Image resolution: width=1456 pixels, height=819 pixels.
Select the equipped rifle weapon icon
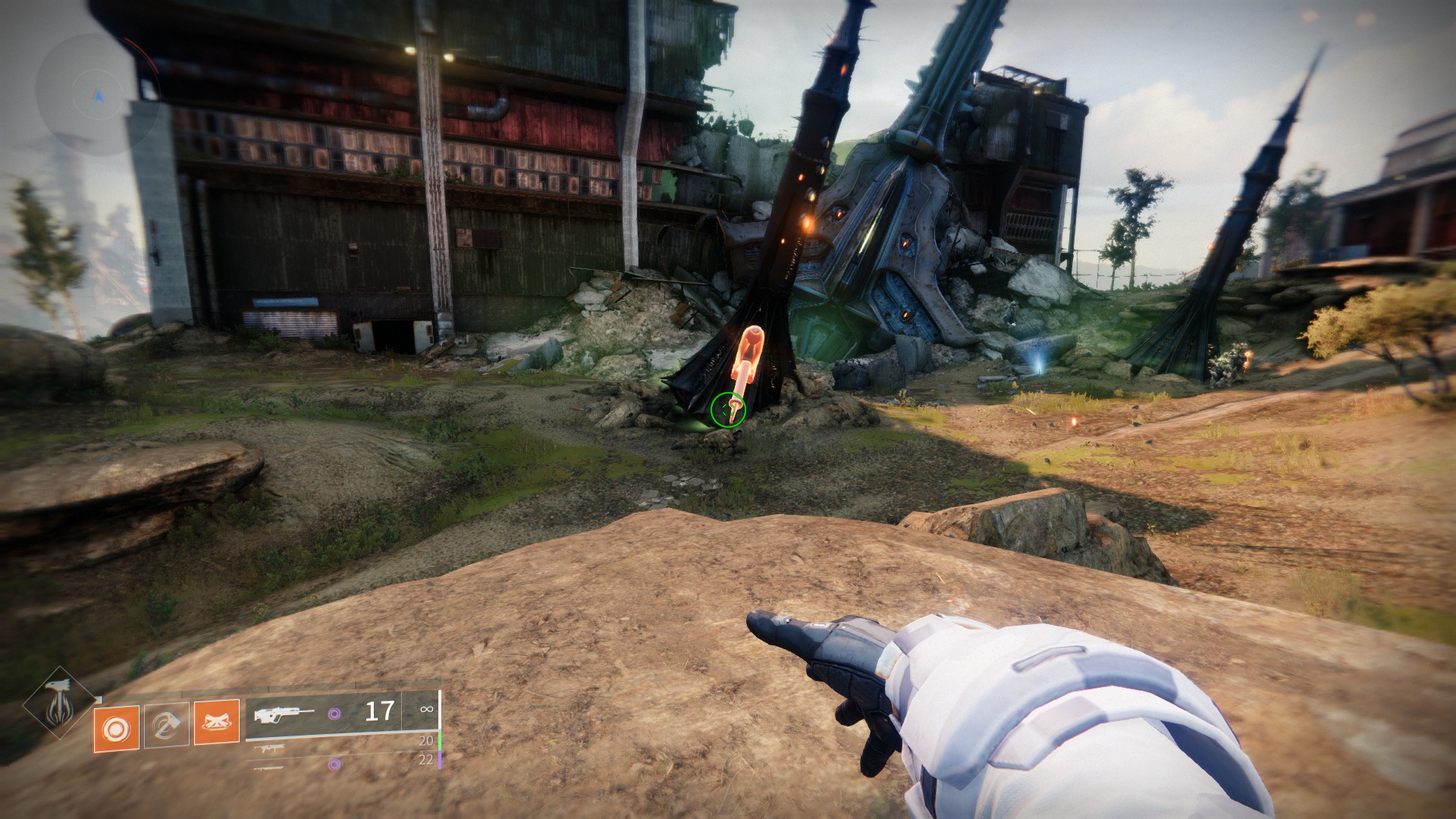tap(284, 714)
